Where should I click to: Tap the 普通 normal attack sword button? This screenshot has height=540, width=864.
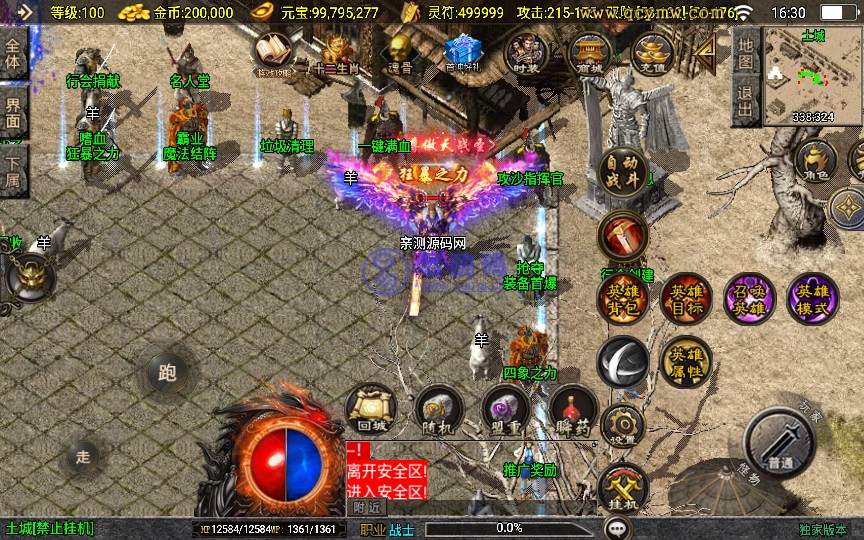781,443
